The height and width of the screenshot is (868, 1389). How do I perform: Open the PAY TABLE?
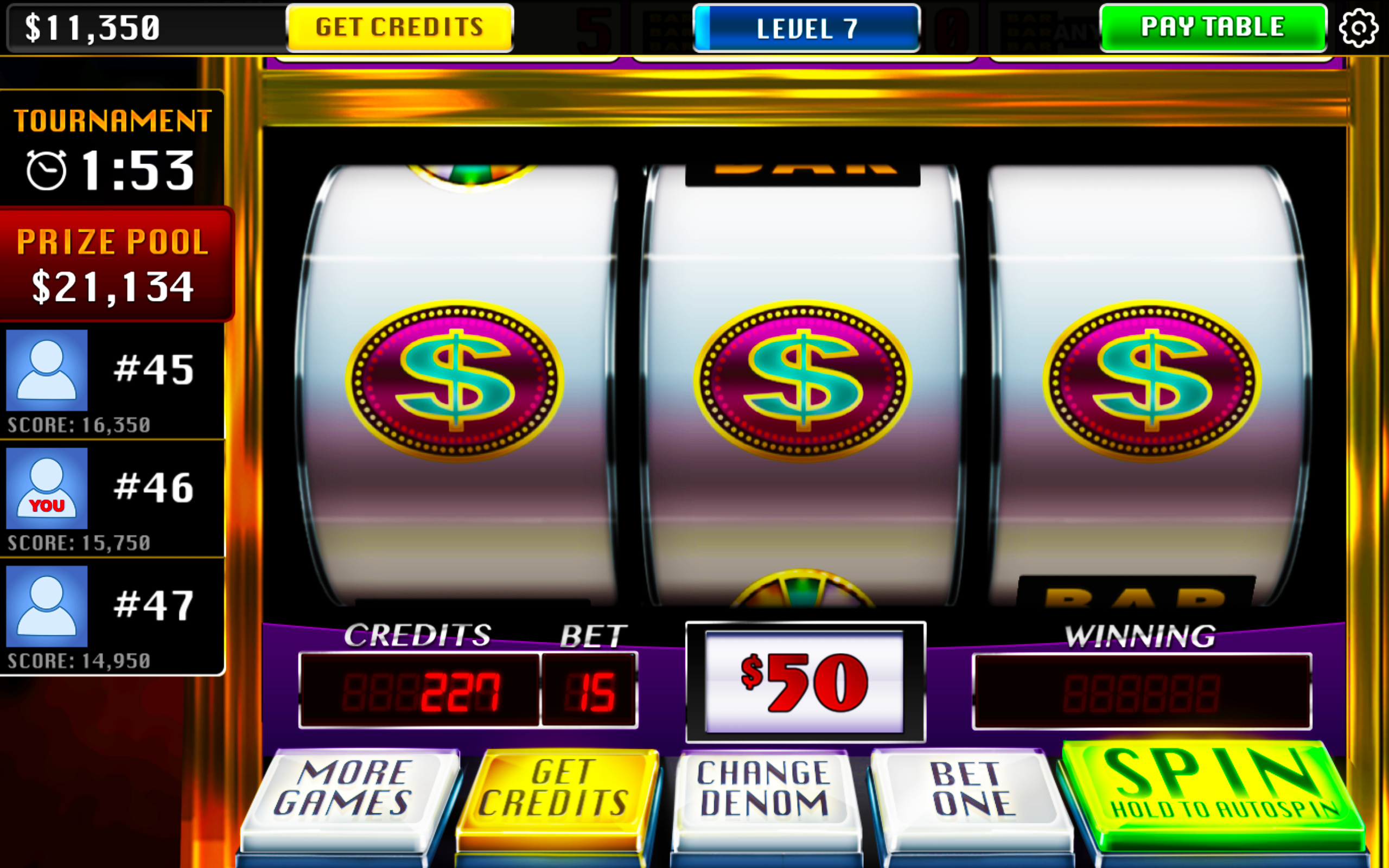1211,27
